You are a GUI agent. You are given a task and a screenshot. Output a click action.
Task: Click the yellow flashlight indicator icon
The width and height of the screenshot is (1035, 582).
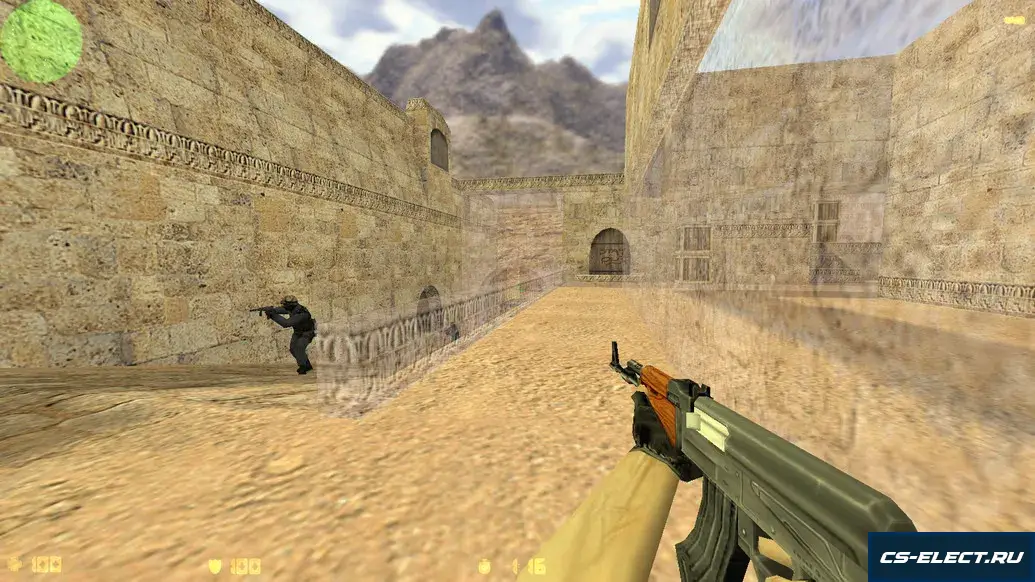(1014, 20)
